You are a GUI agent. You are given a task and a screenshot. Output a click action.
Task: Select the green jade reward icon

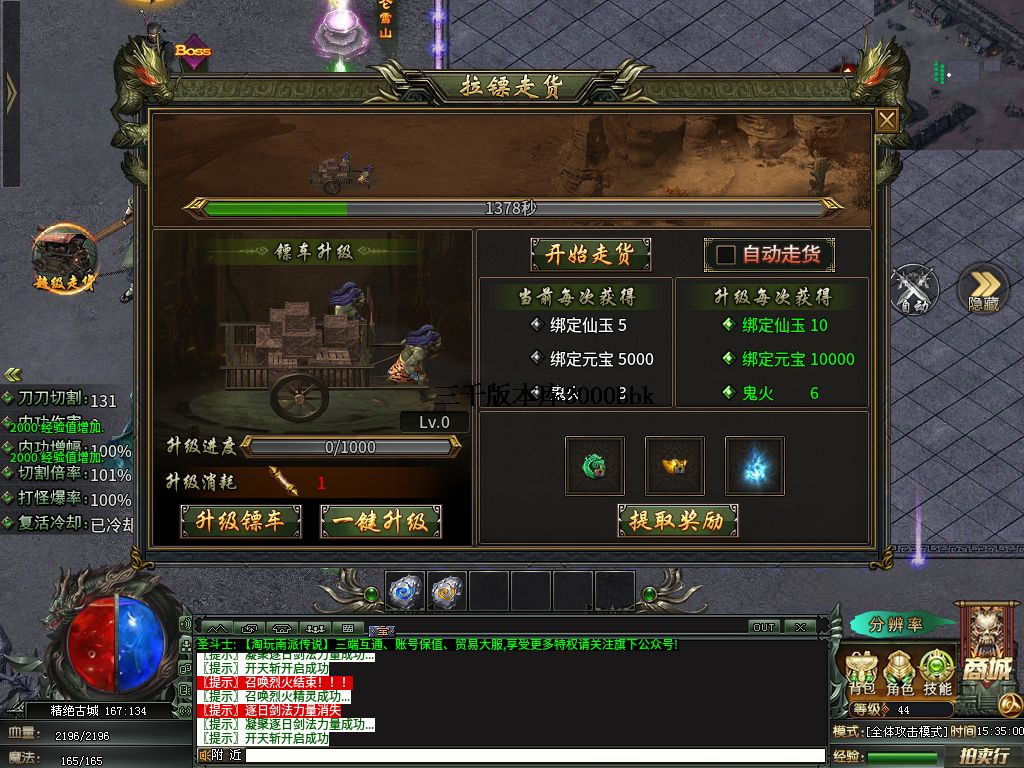click(594, 466)
